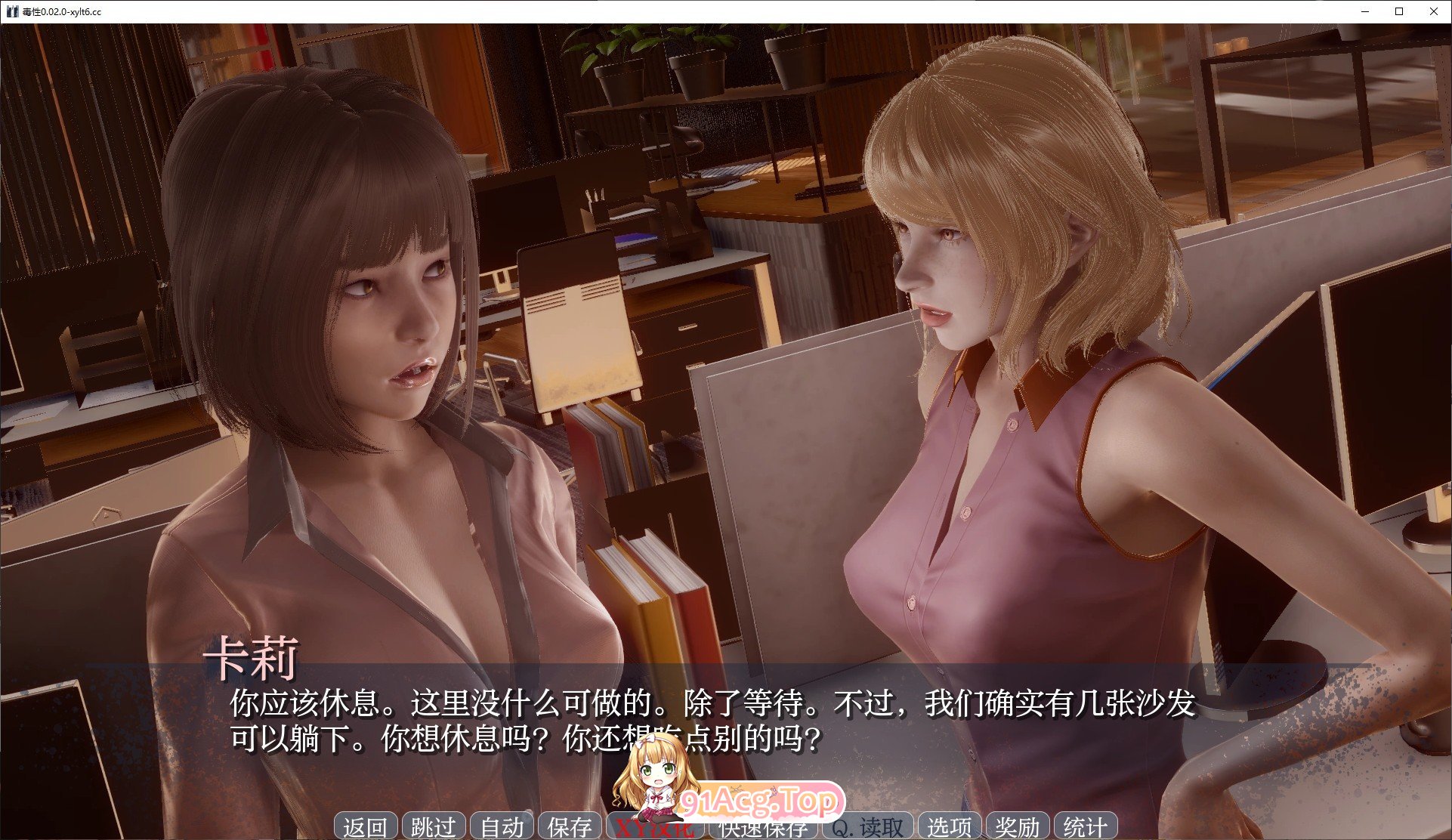Click the title bar text 毒性0.02.0-xylt6.cc
The image size is (1452, 840).
point(63,11)
